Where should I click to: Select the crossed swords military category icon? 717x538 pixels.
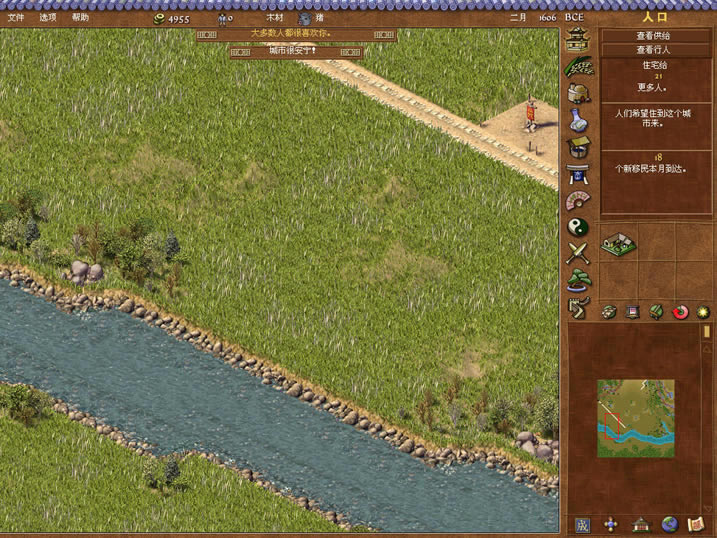pos(578,254)
